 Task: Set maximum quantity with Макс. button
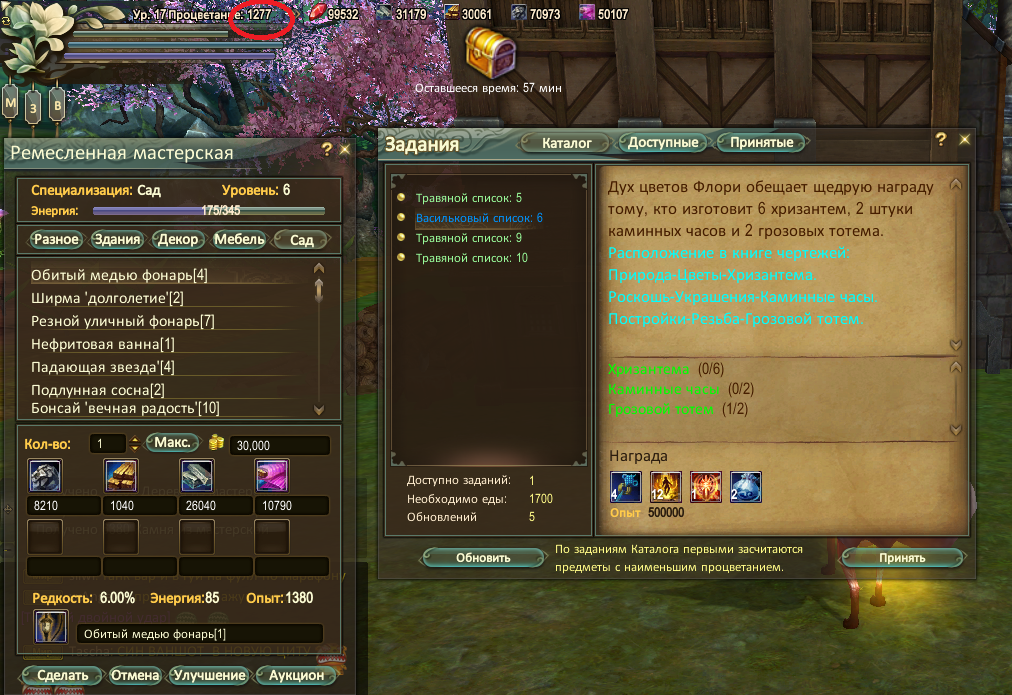pyautogui.click(x=172, y=443)
